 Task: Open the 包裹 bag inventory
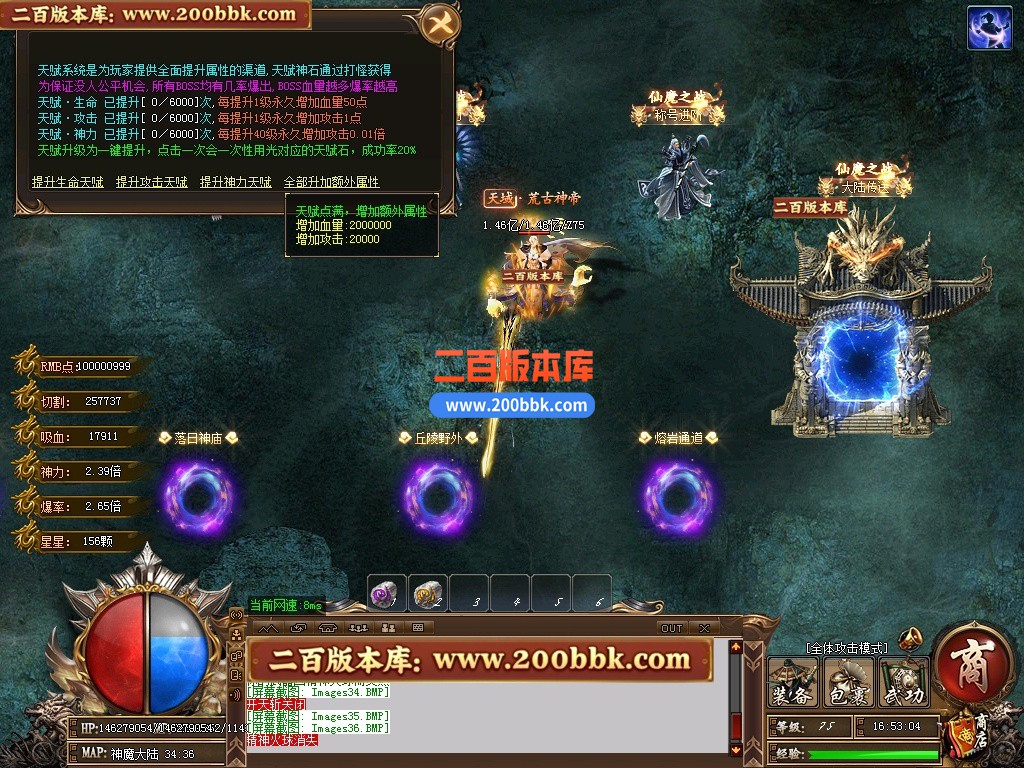848,683
